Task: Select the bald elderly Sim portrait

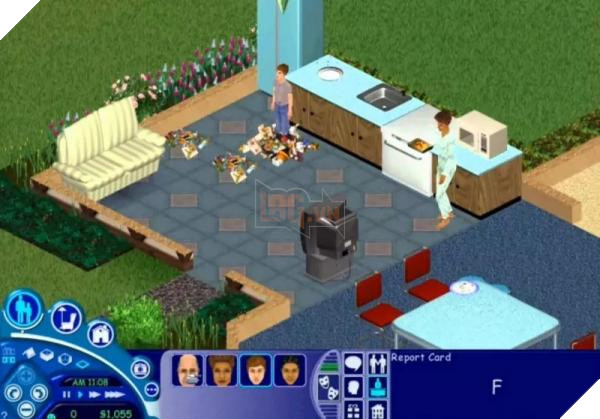Action: pyautogui.click(x=188, y=371)
